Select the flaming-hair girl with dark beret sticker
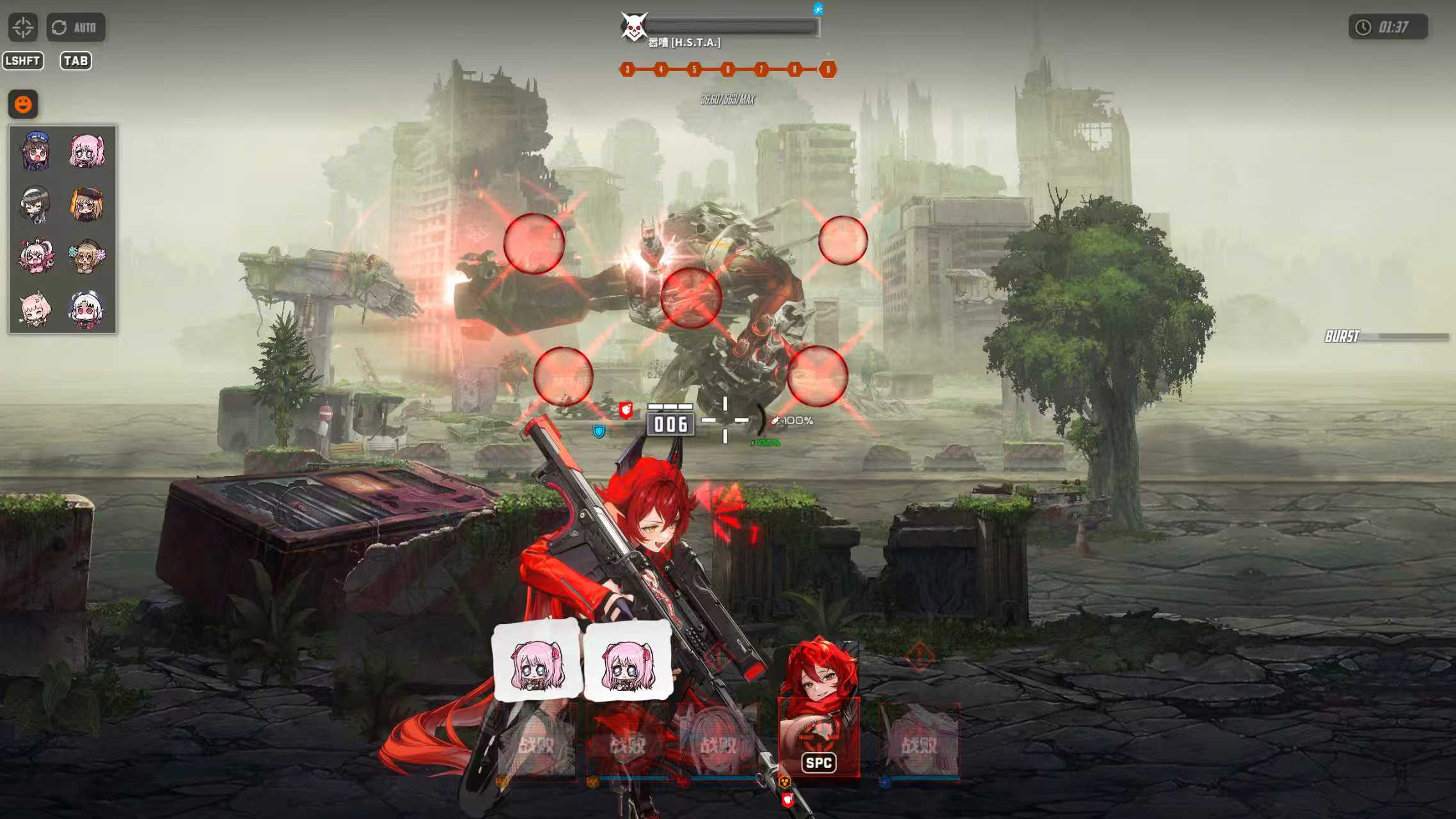 (x=87, y=204)
